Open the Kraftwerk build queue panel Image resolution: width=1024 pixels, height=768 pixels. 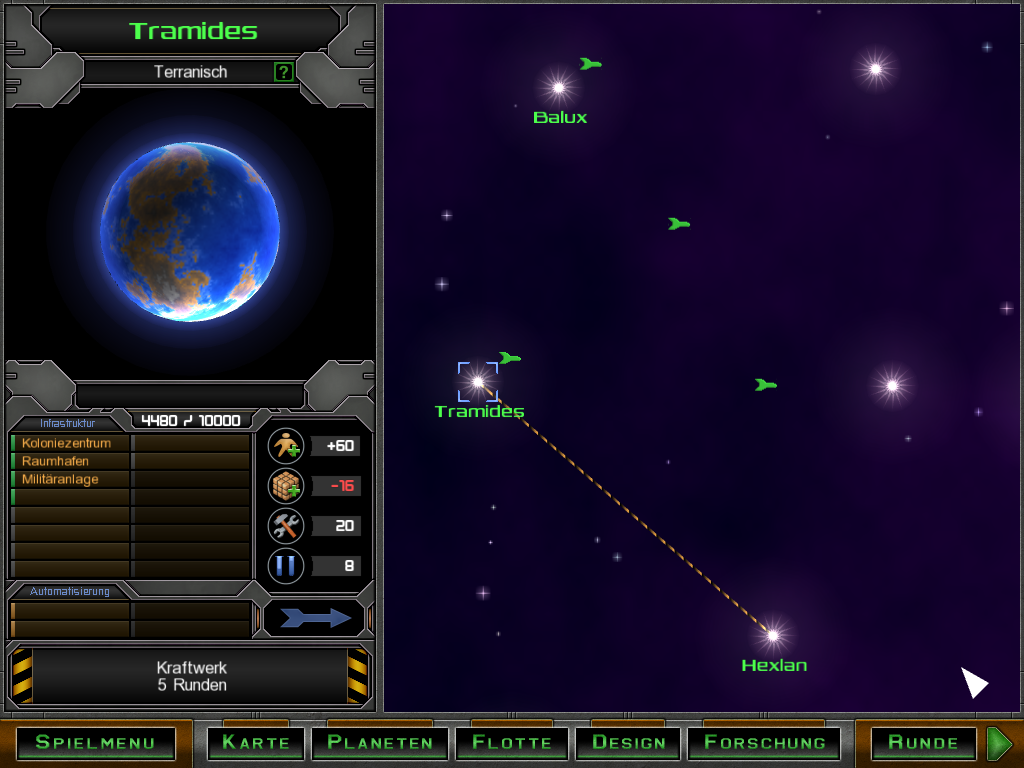(191, 676)
